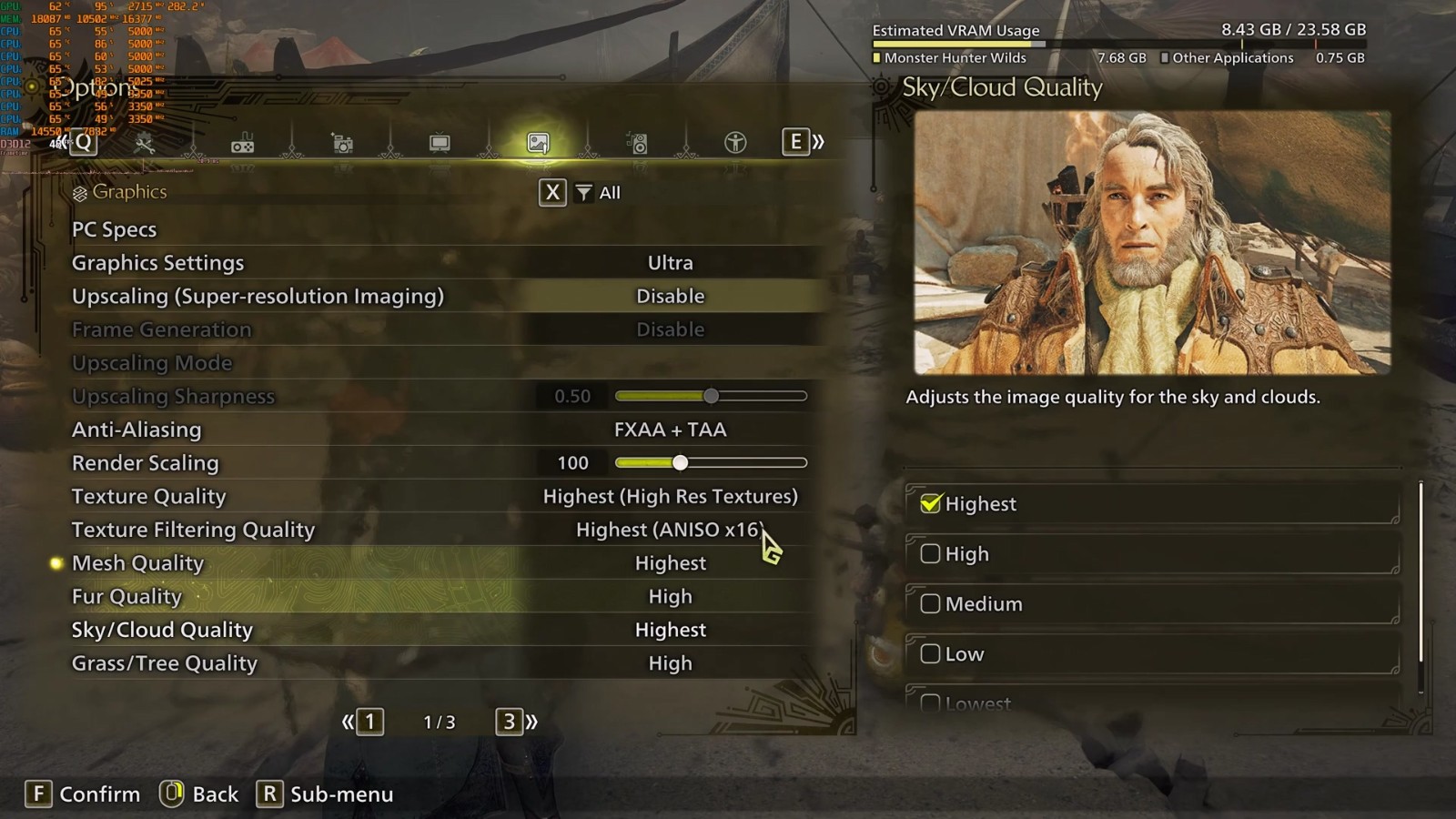Open the Graphics Settings preset row
Viewport: 1456px width, 819px height.
437,263
